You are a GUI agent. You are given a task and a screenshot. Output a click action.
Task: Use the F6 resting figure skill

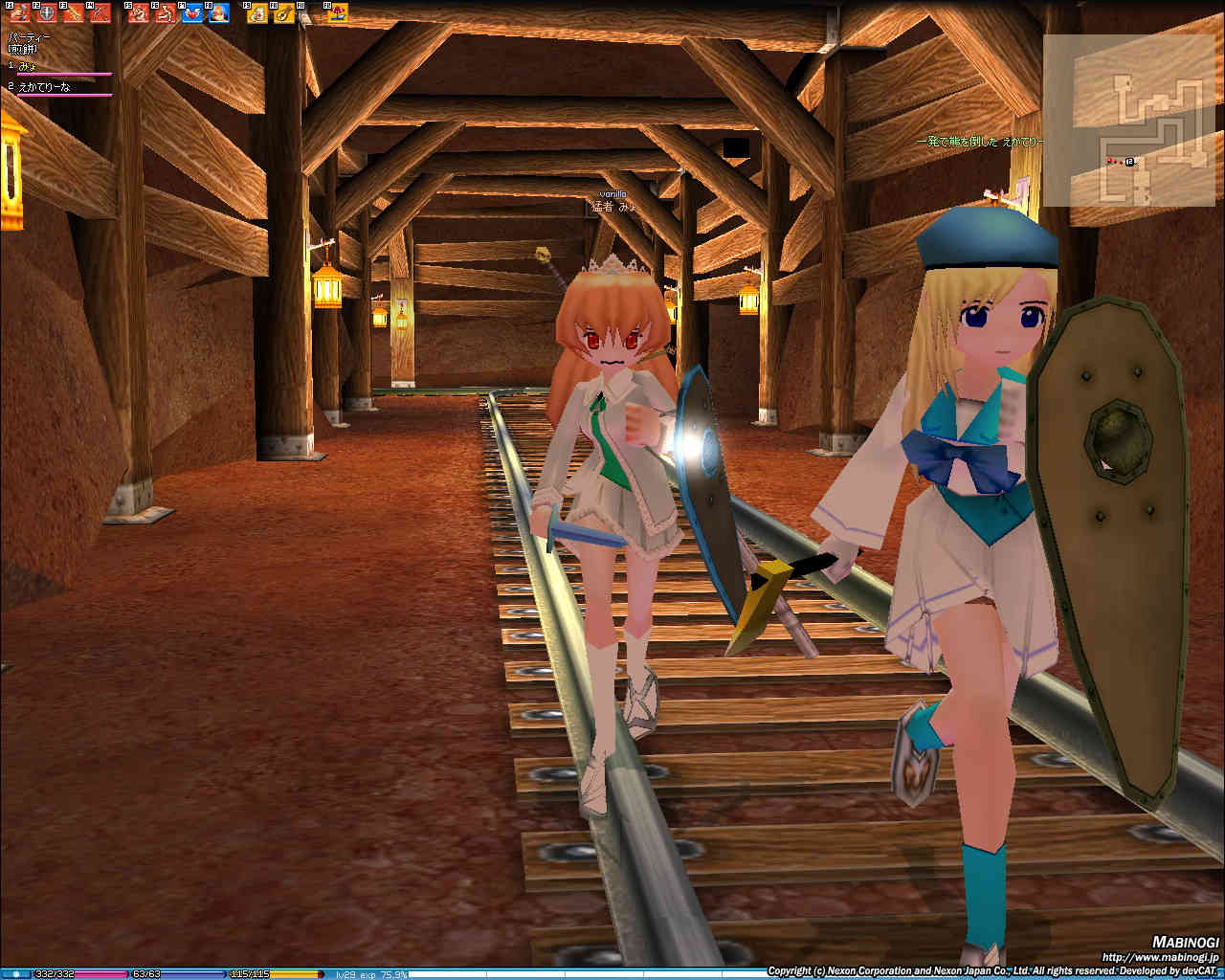(x=166, y=13)
